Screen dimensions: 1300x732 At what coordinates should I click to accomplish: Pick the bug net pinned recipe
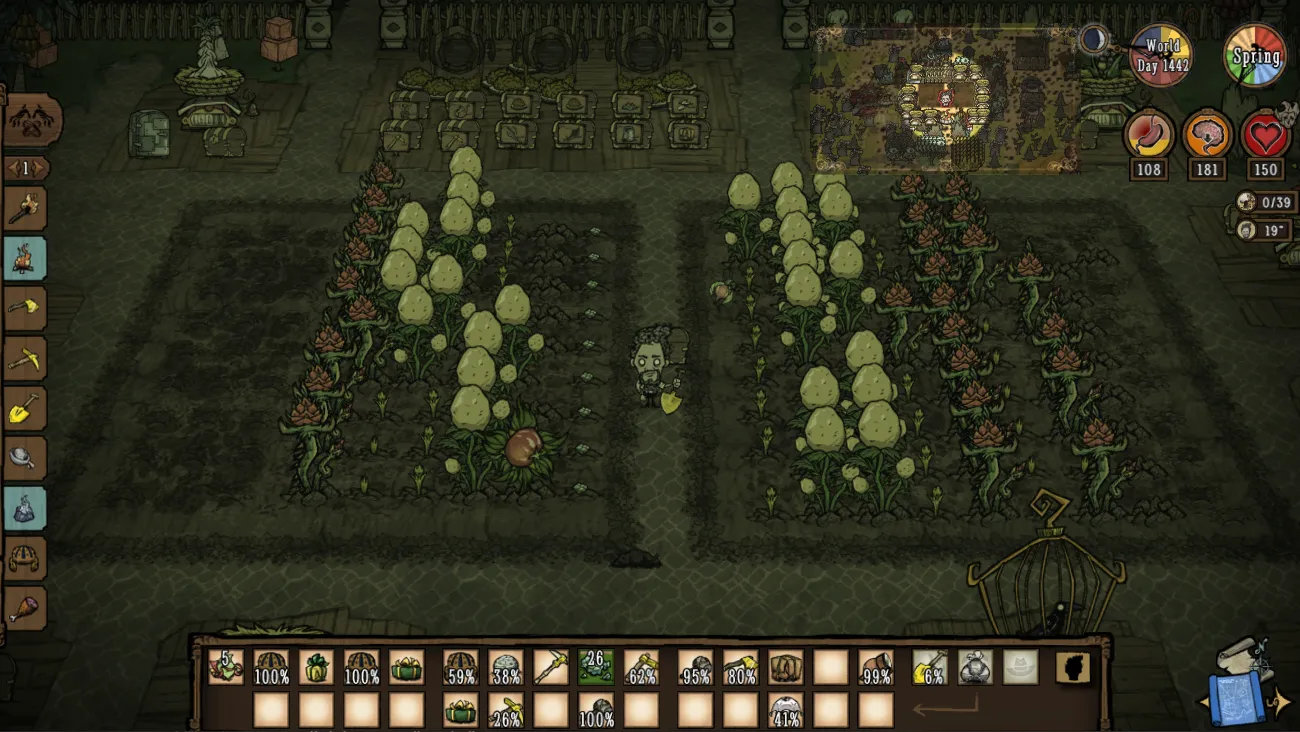(x=25, y=458)
